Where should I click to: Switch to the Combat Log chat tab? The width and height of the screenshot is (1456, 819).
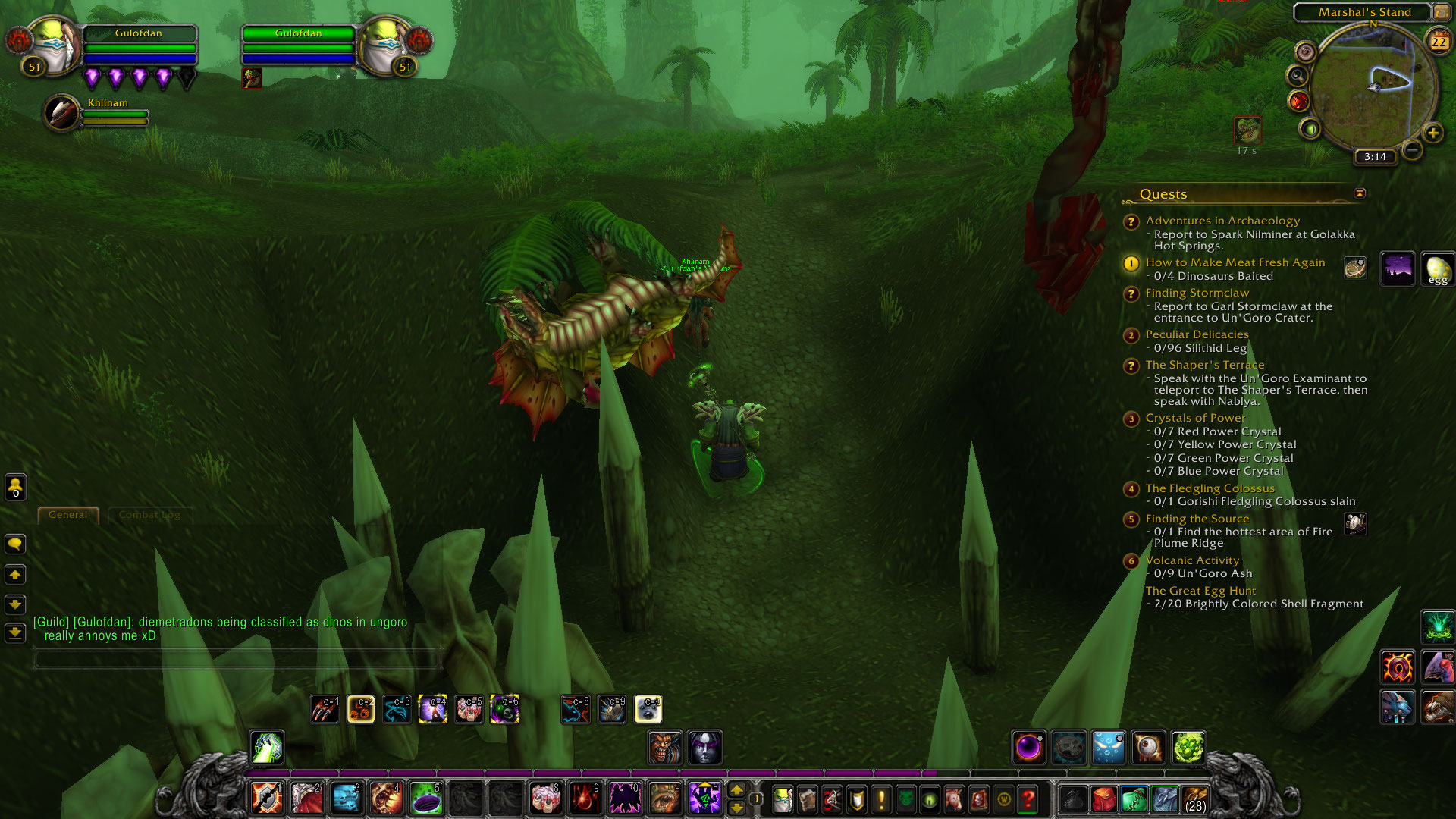pyautogui.click(x=149, y=515)
